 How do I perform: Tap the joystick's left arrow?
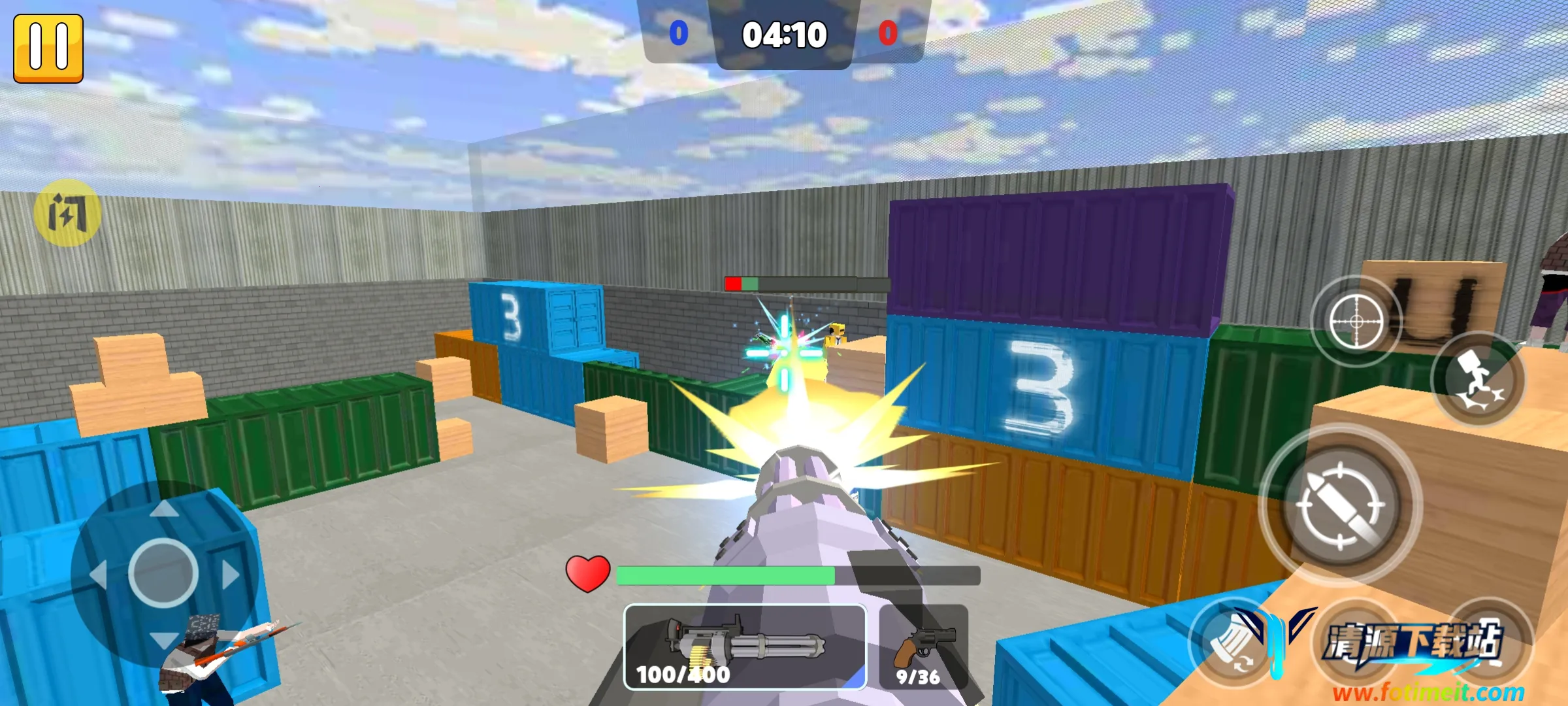click(x=98, y=575)
